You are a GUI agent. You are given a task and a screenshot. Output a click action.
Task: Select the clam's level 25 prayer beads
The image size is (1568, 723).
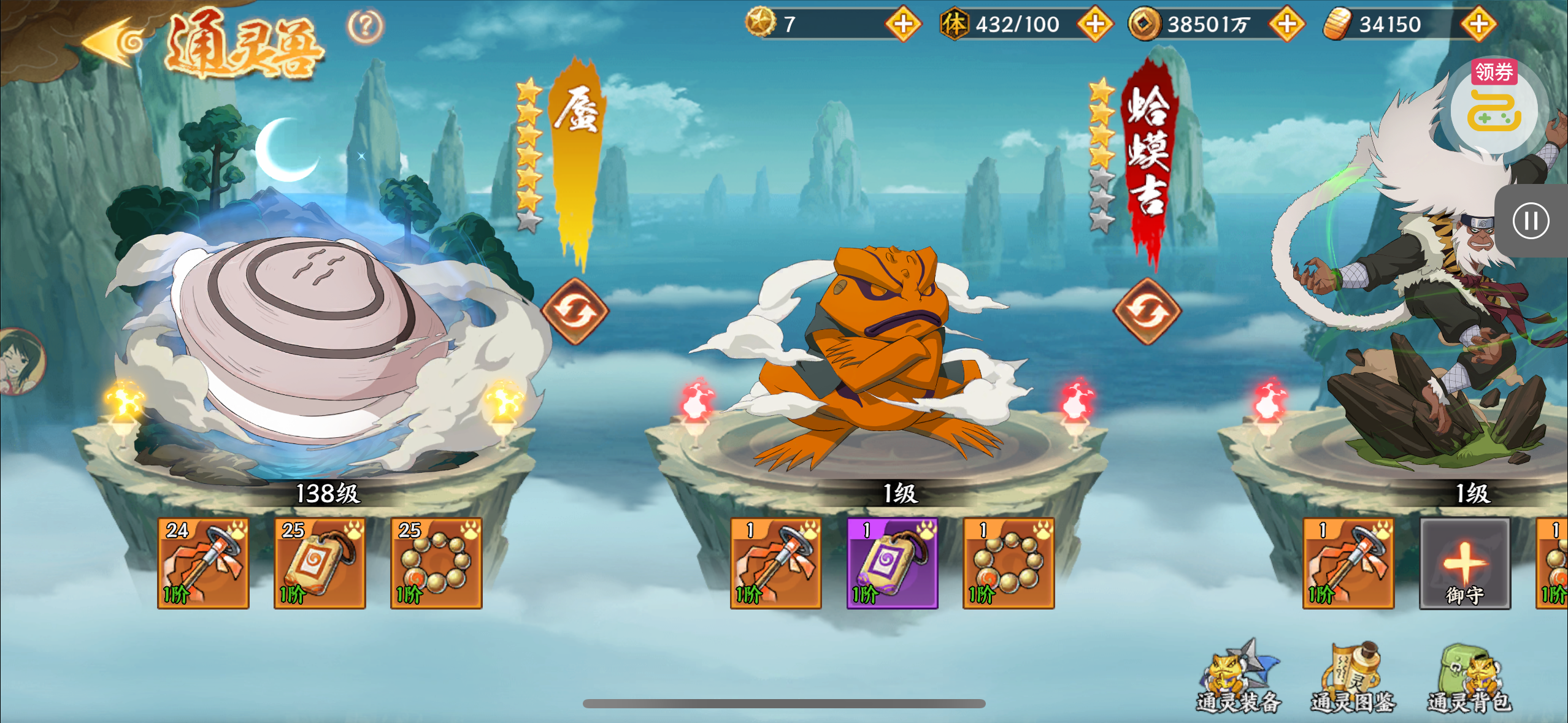(x=436, y=563)
